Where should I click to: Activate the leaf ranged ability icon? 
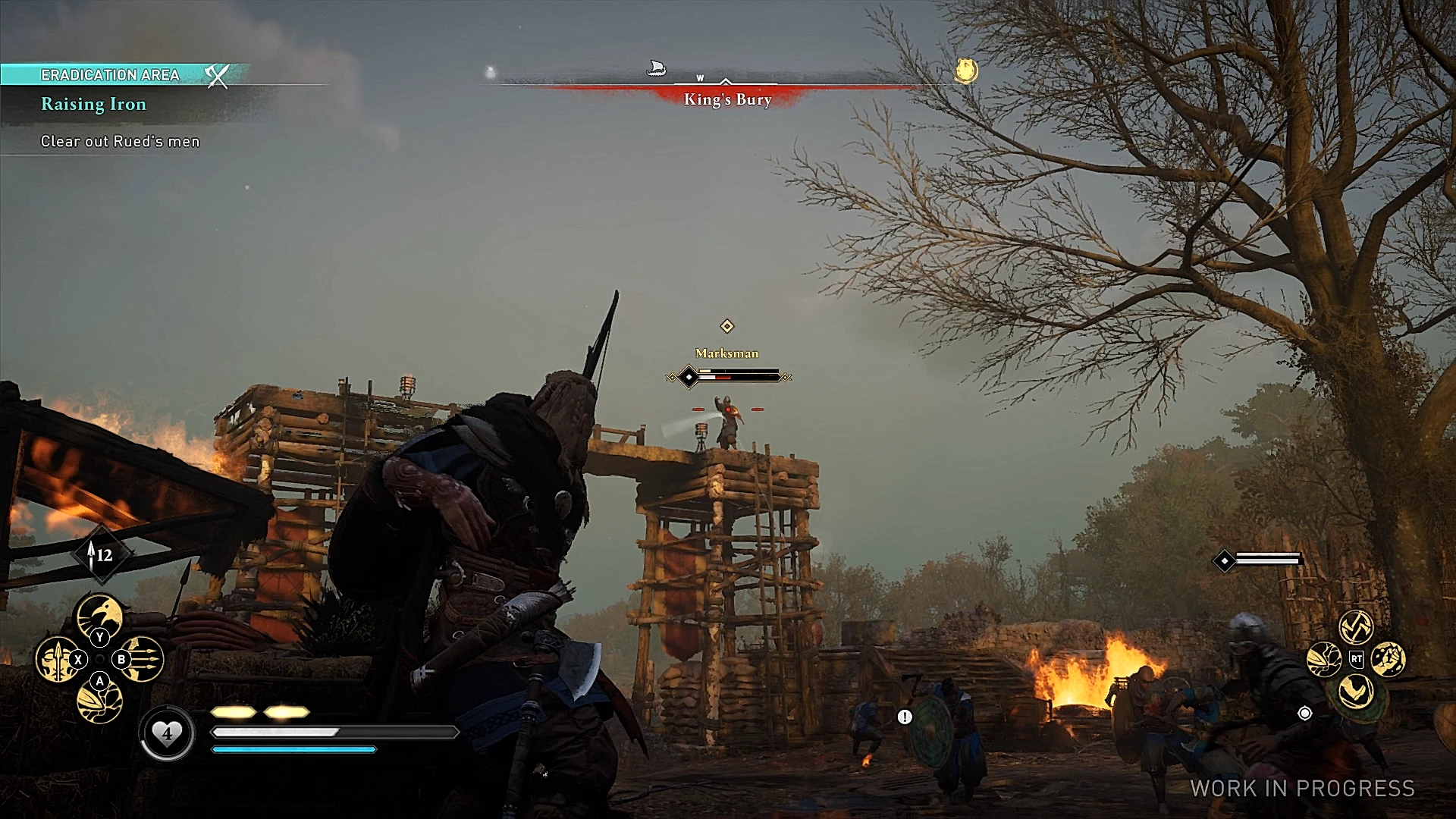(100, 701)
